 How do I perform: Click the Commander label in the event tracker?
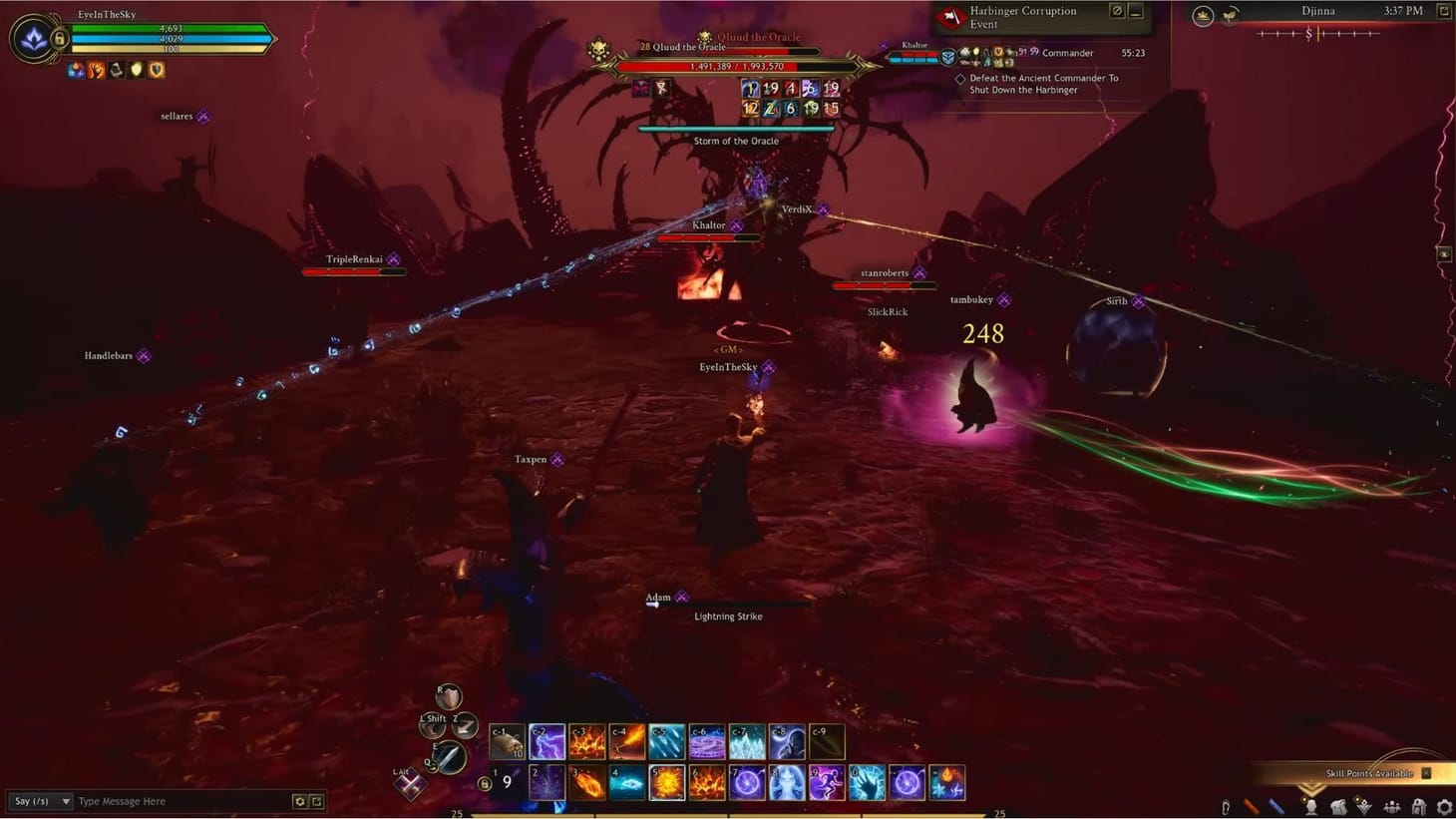(x=1068, y=53)
